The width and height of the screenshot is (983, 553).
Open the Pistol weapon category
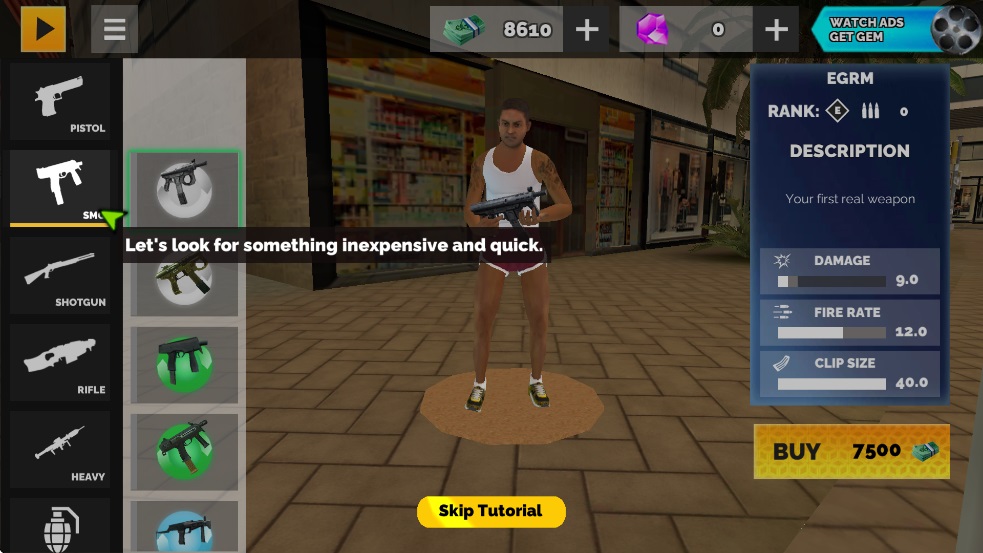point(60,101)
